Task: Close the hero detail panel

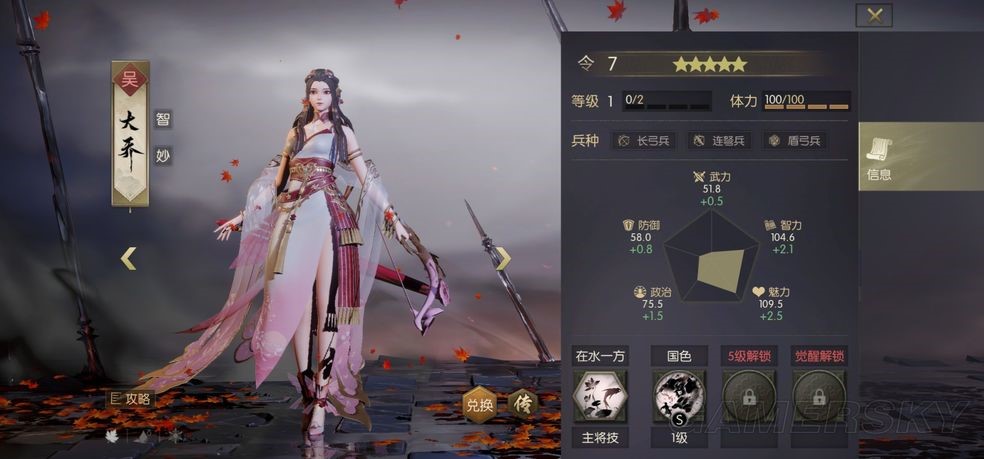Action: [x=875, y=15]
